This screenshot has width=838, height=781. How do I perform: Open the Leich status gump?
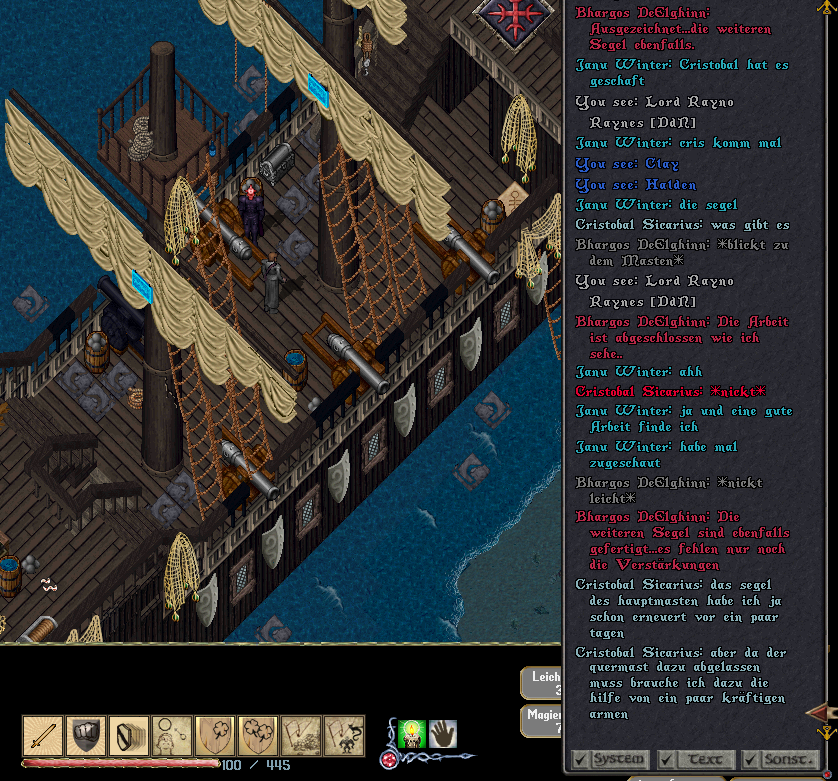point(542,684)
